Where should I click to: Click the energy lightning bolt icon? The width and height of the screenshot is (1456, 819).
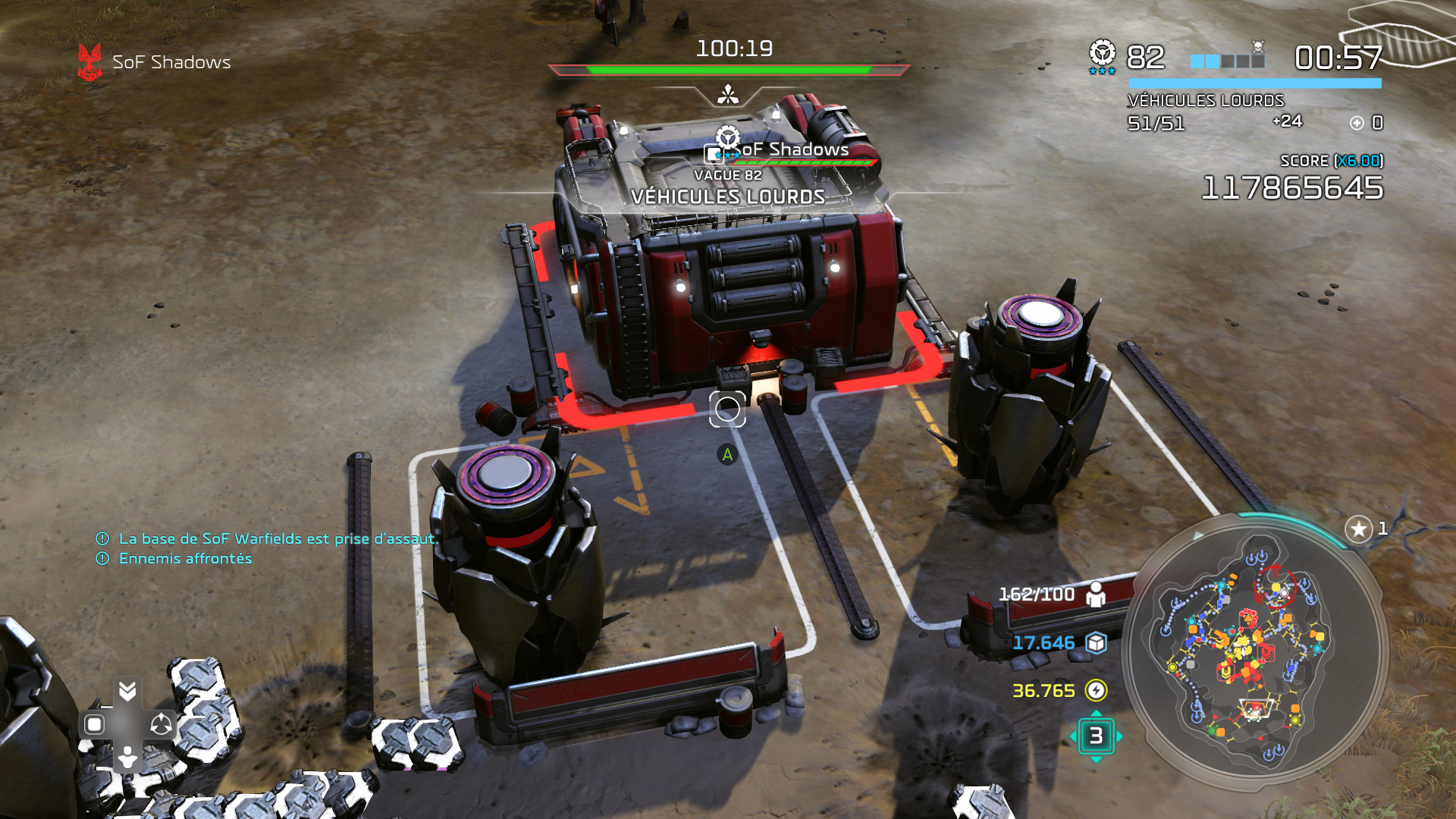tap(1096, 690)
